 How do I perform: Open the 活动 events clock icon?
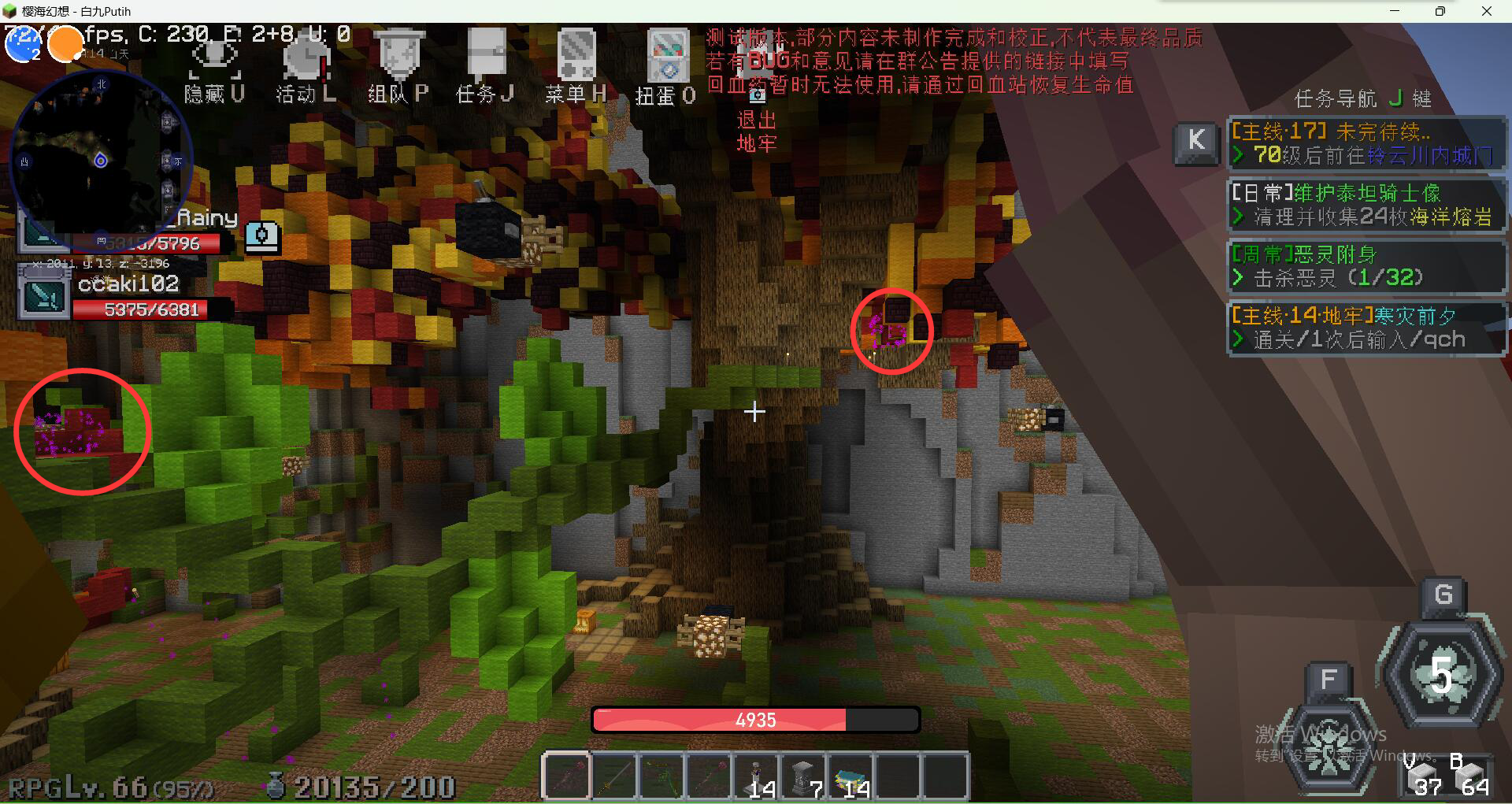306,57
